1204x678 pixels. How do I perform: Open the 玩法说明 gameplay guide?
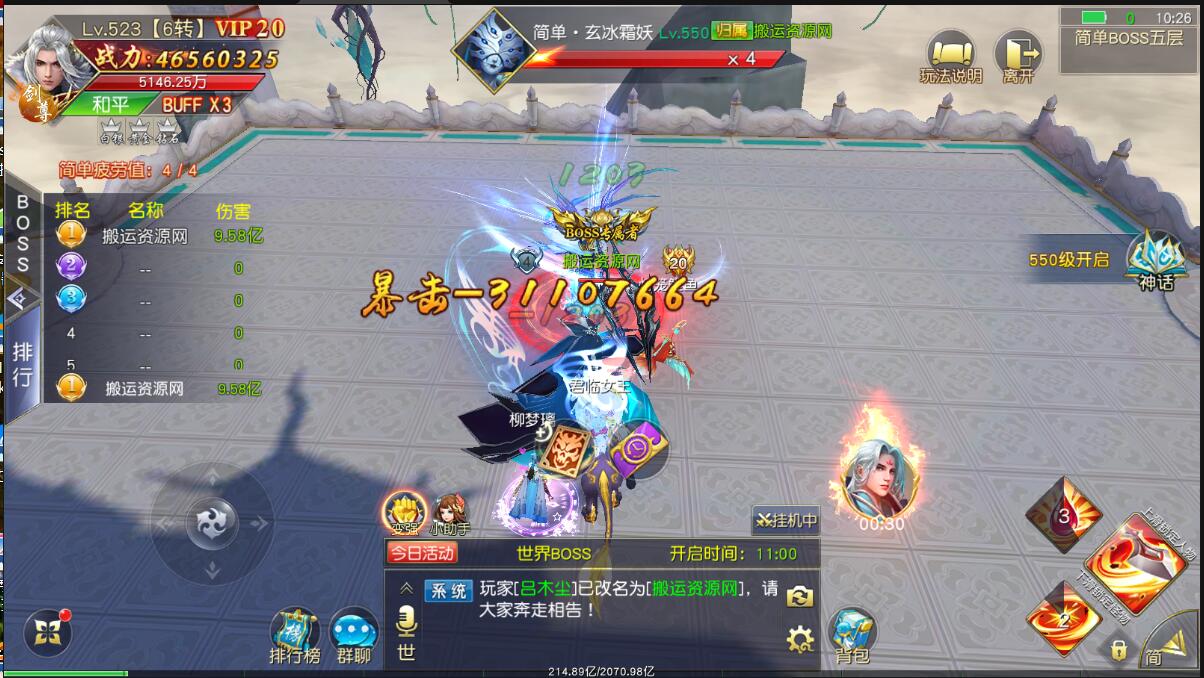pos(951,56)
